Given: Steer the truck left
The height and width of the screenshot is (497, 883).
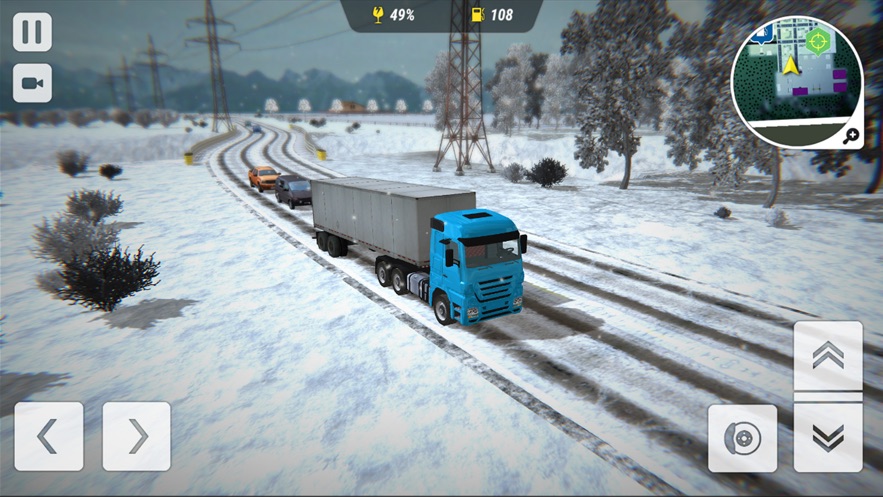Looking at the screenshot, I should click(48, 436).
